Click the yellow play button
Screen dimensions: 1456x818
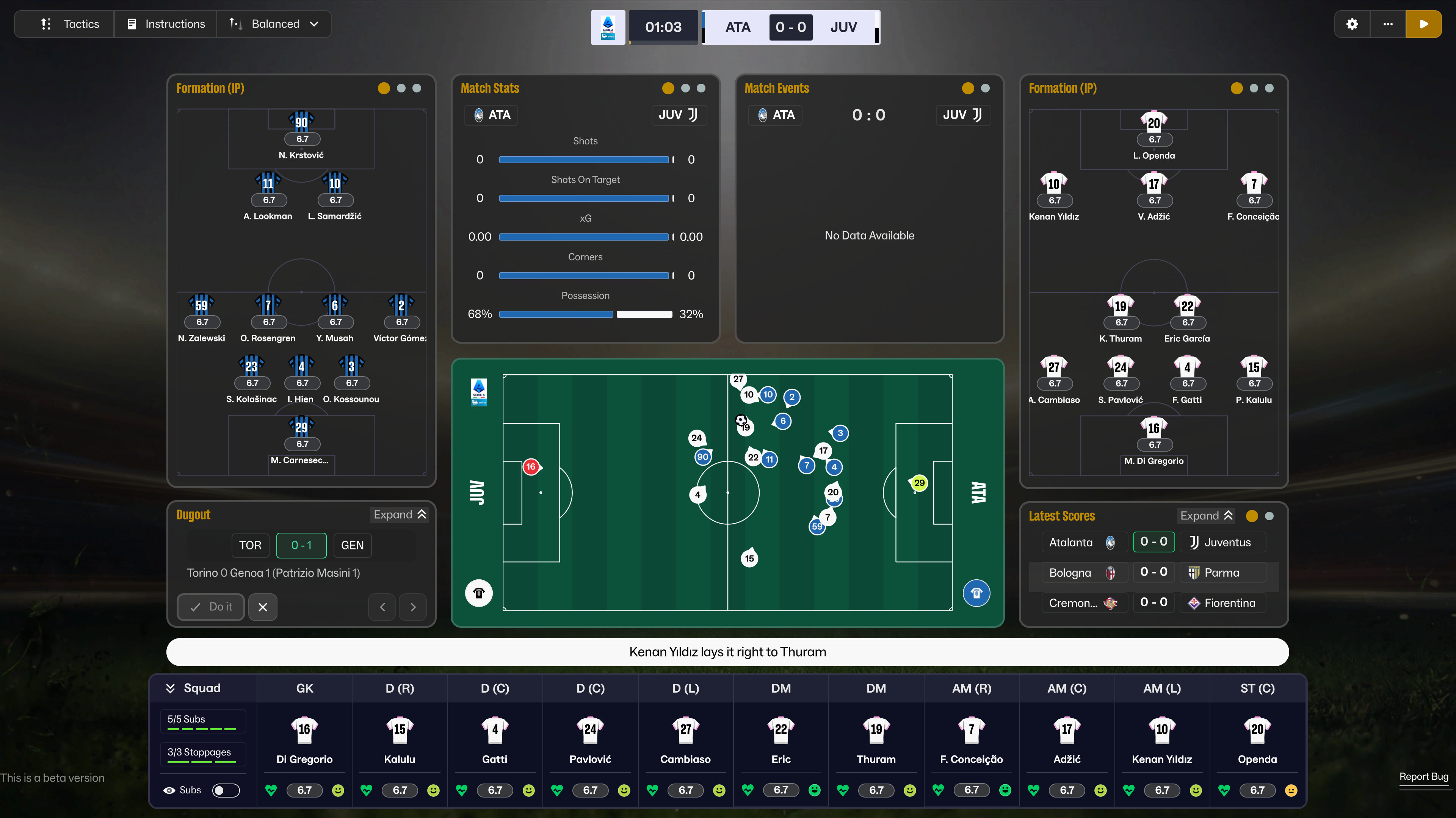pos(1423,24)
